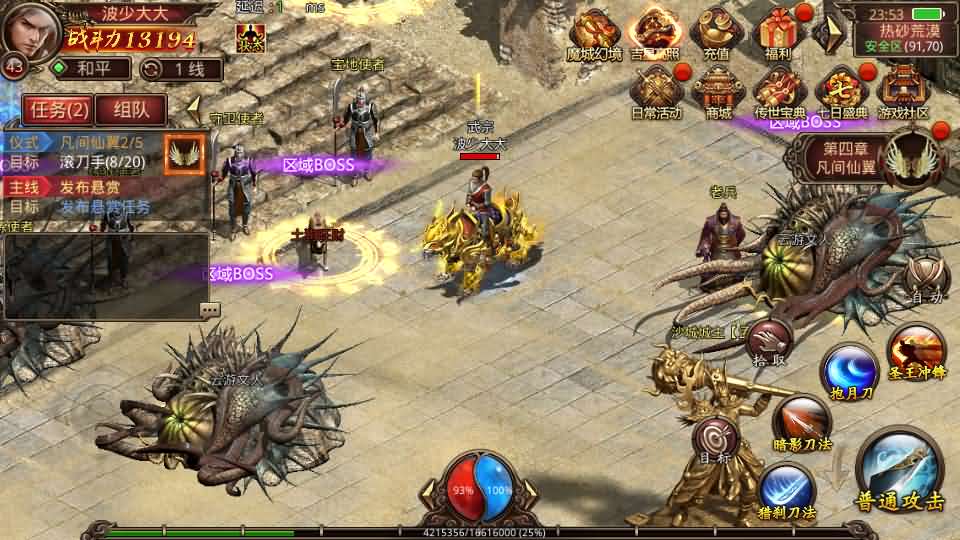Image resolution: width=960 pixels, height=540 pixels.
Task: Open the 充值 recharge menu
Action: (716, 34)
